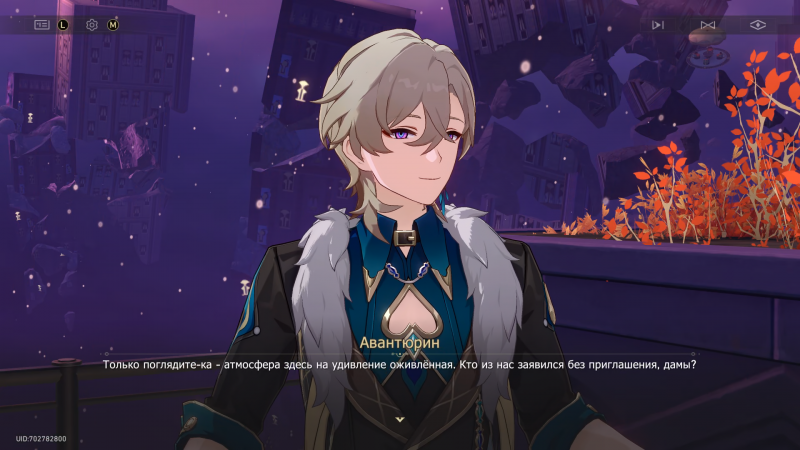This screenshot has height=450, width=800.
Task: Skip the cutscene with the bowtie-shaped button
Action: 708,25
